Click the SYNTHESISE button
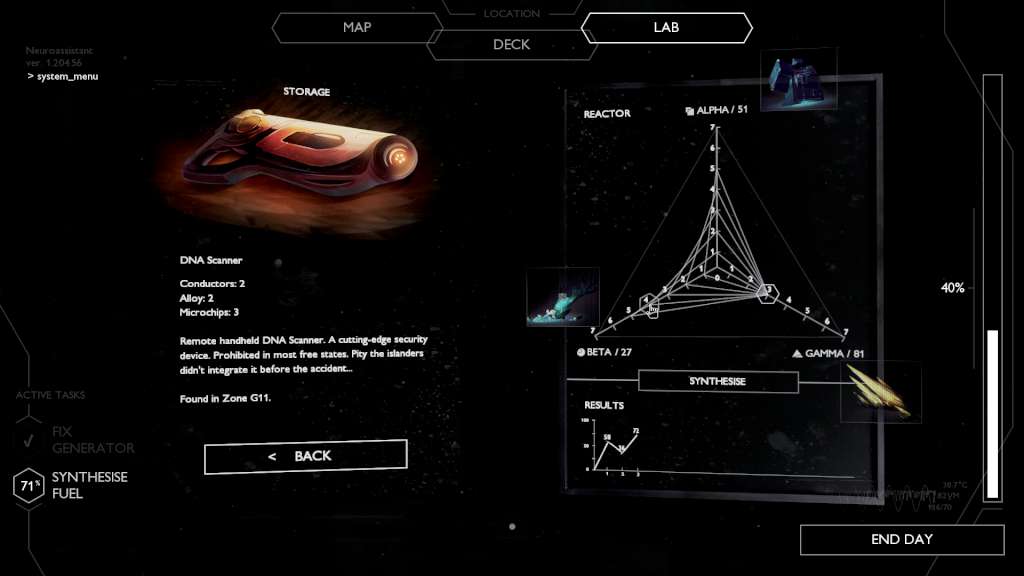Image resolution: width=1024 pixels, height=576 pixels. 717,382
